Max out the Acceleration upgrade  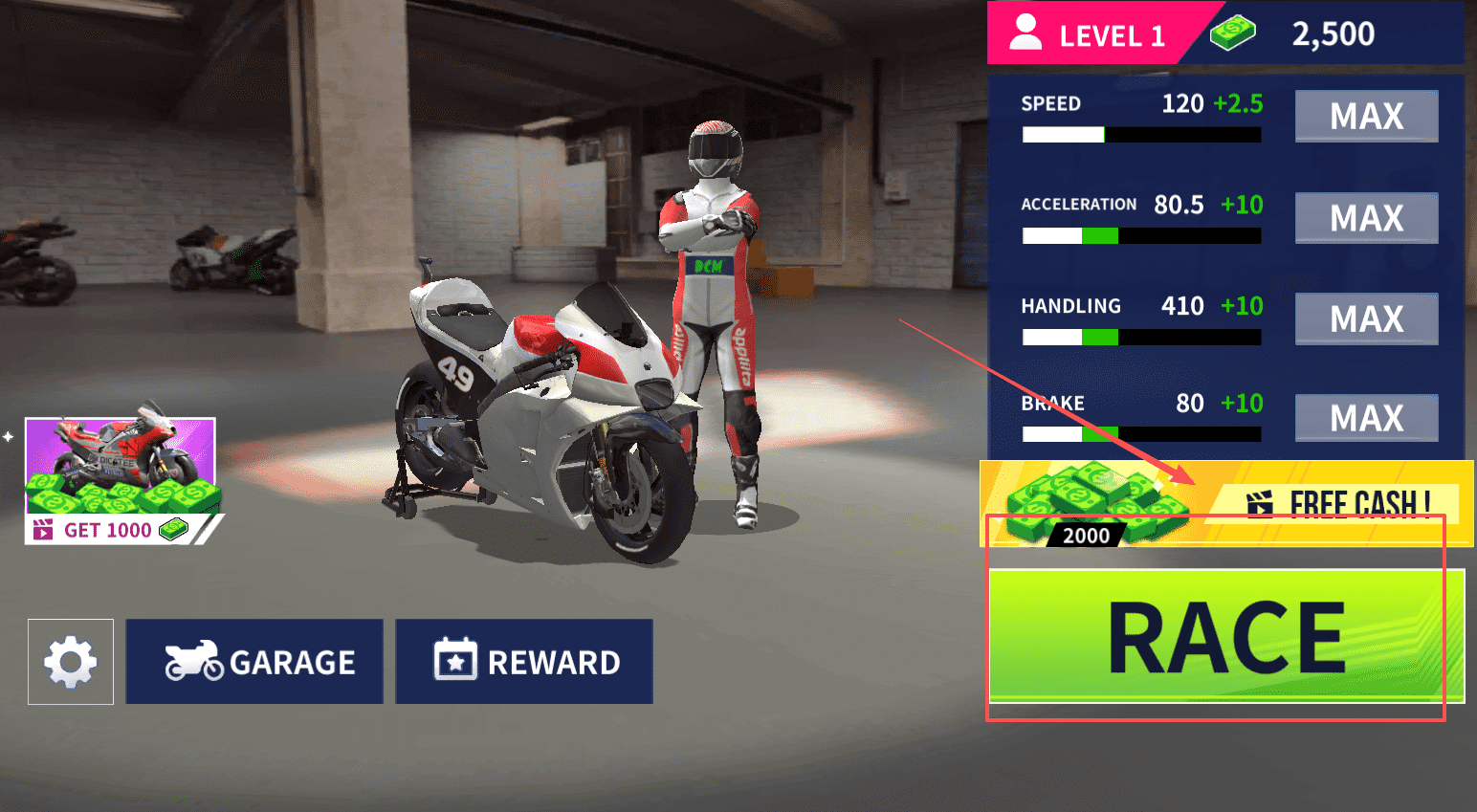(x=1366, y=218)
